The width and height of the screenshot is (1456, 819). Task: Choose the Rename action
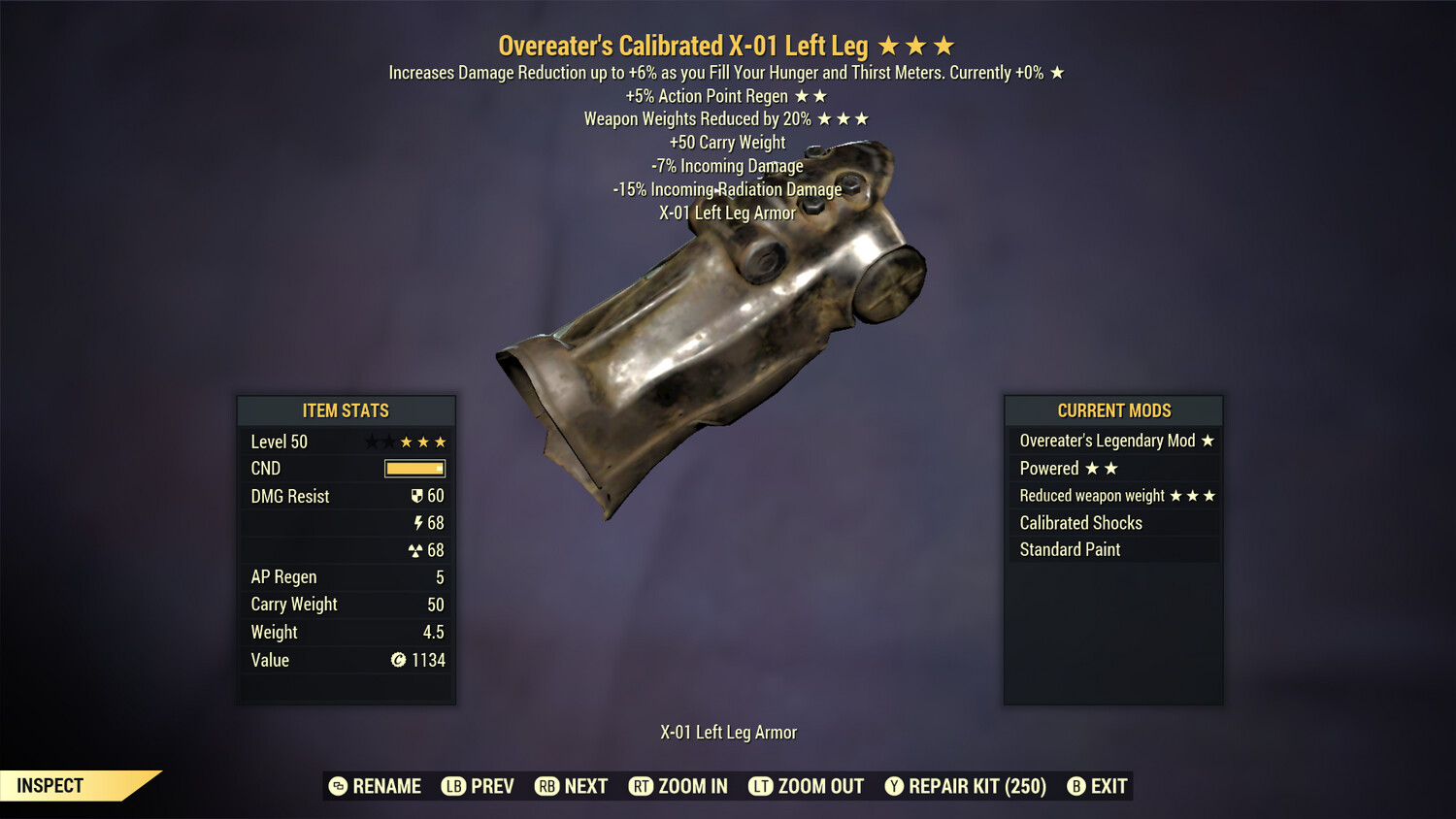coord(376,786)
